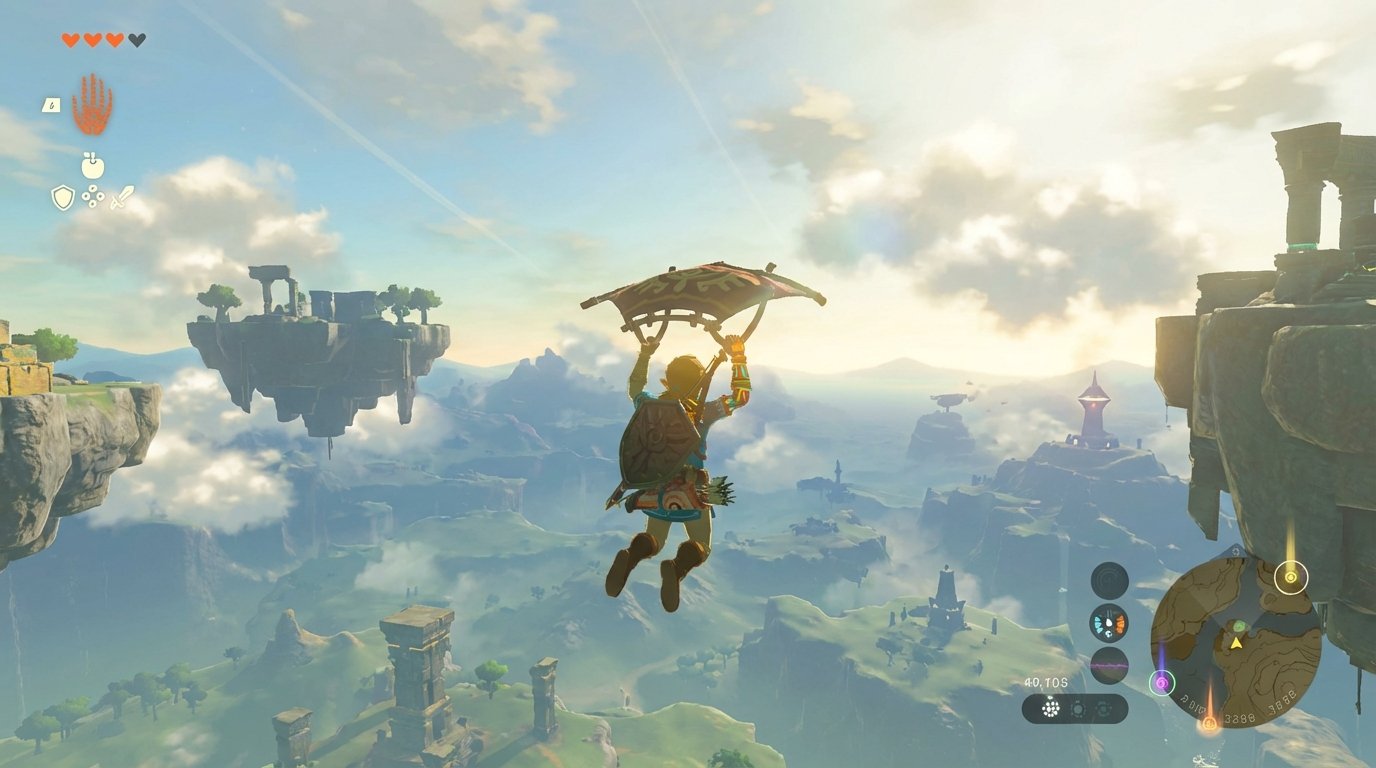
Task: Toggle the purple waypoint marker on the minimap
Action: (x=1161, y=682)
